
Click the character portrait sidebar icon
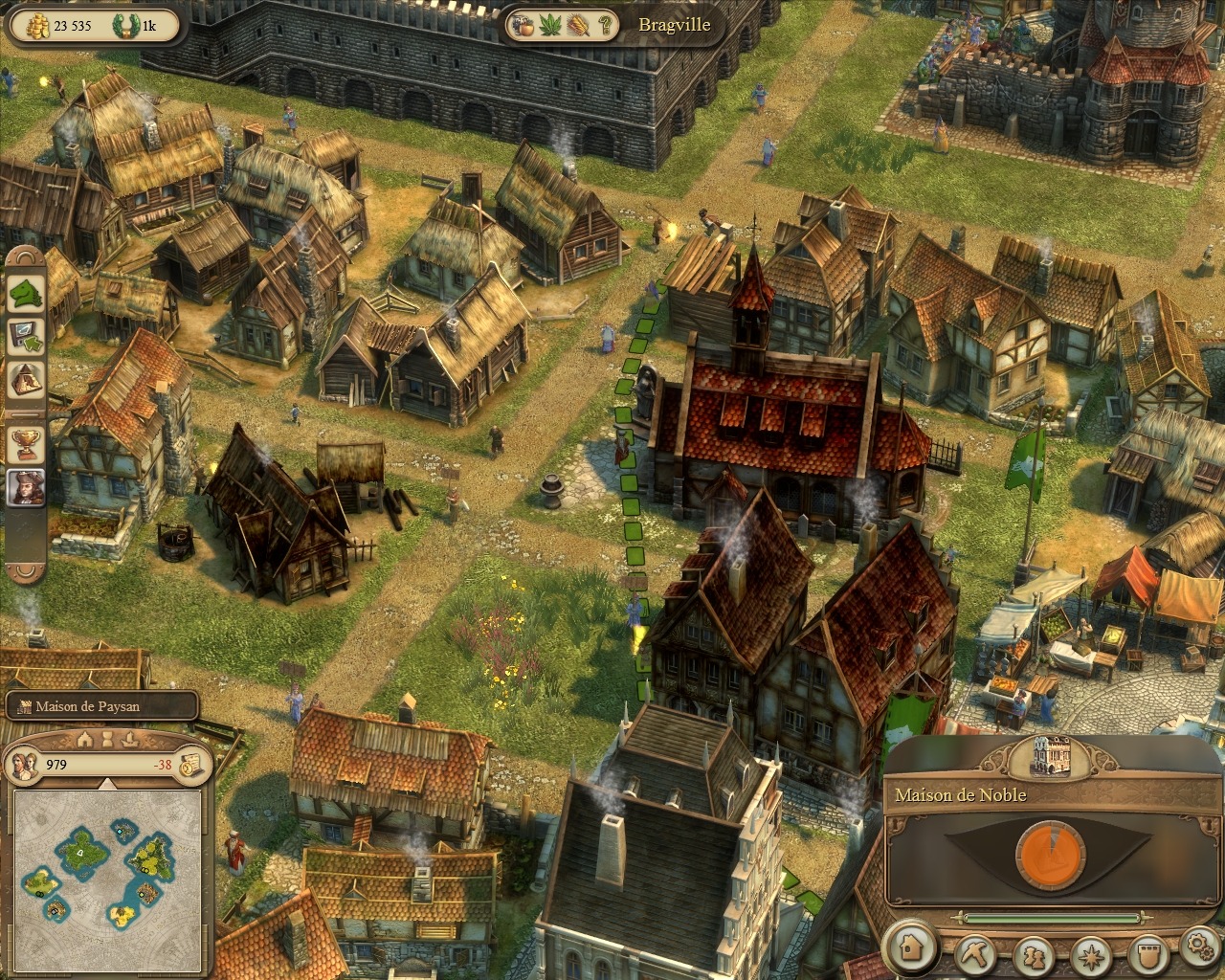[26, 488]
